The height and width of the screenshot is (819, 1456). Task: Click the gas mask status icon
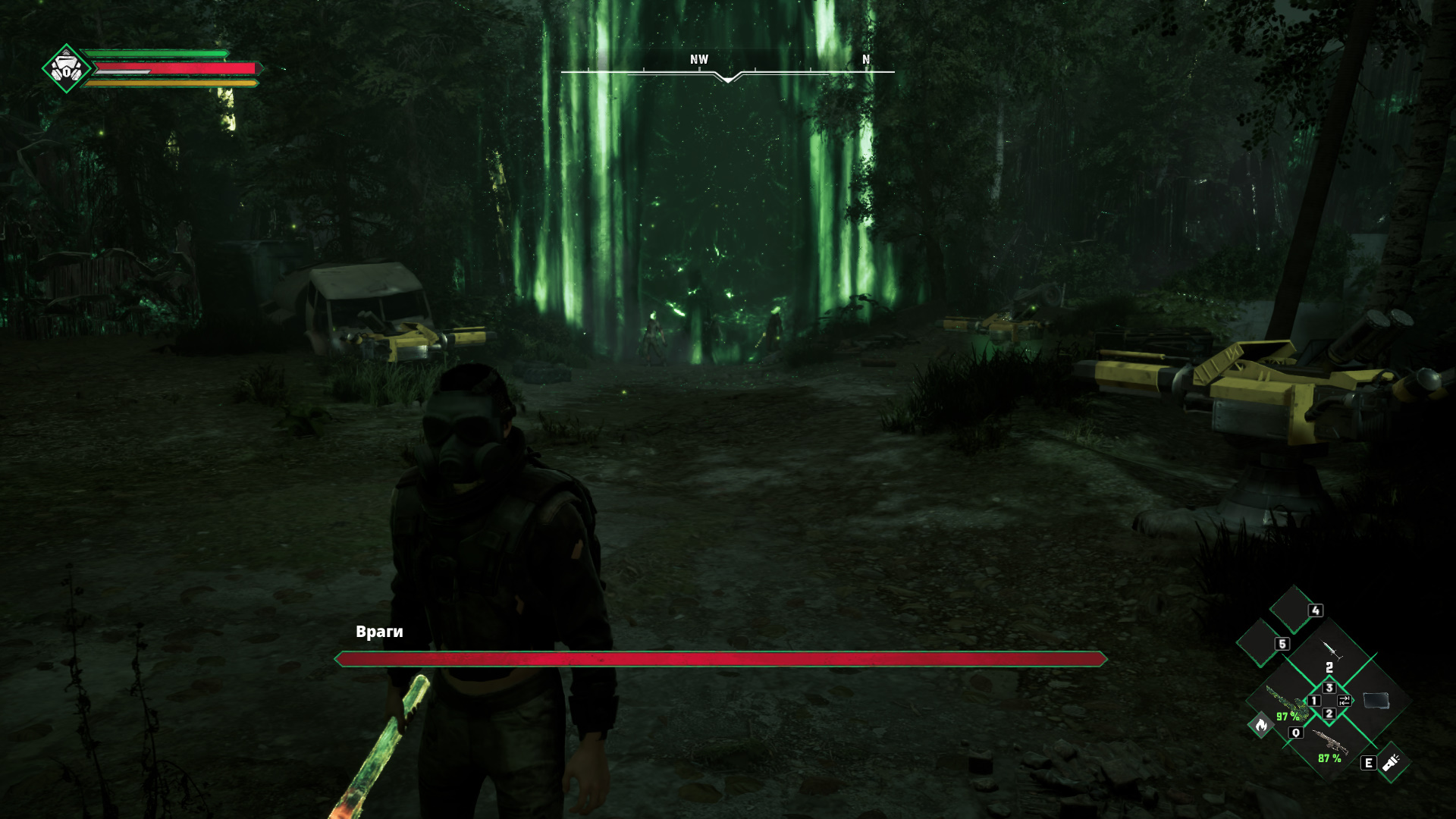pyautogui.click(x=67, y=69)
